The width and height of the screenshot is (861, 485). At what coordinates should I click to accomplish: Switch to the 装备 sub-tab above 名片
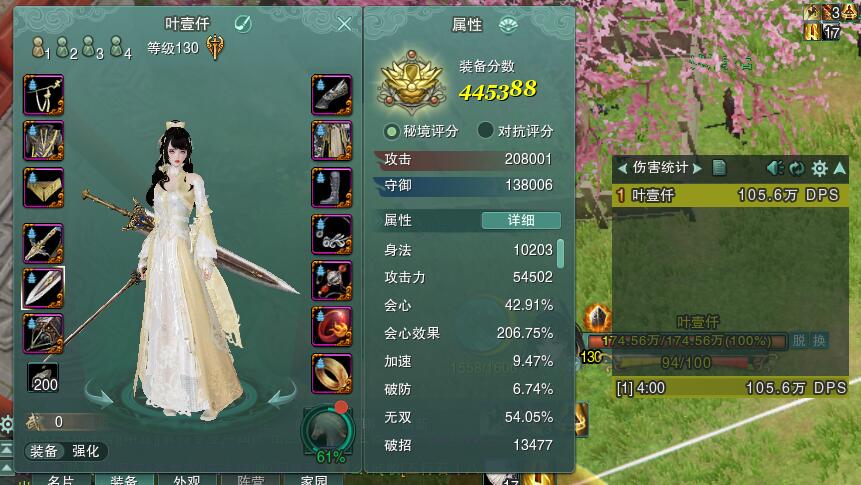(x=43, y=451)
